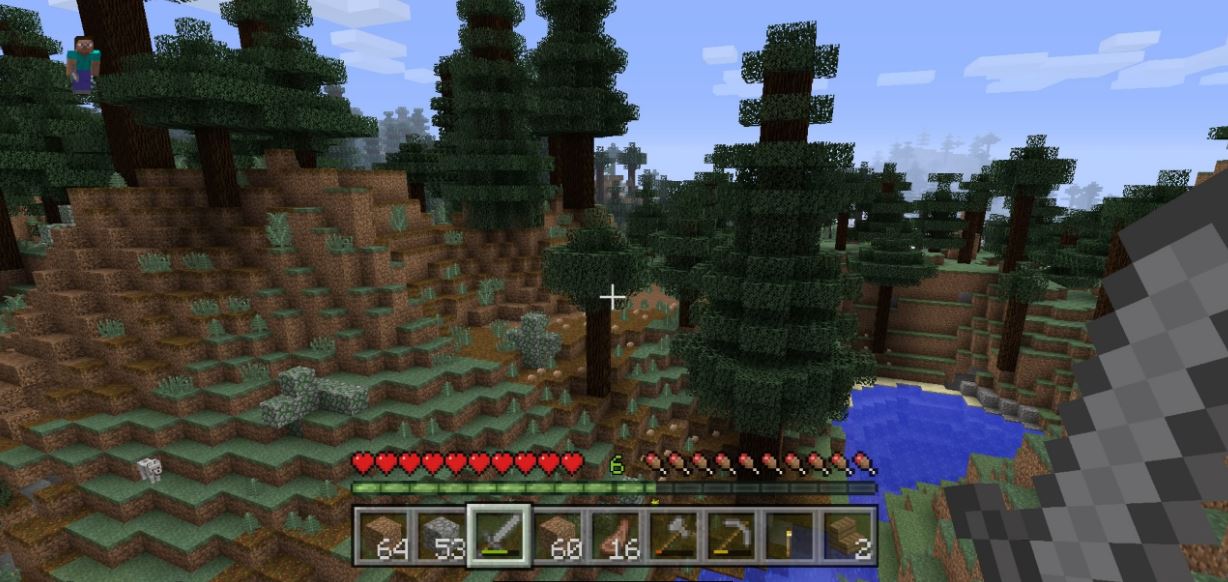The height and width of the screenshot is (582, 1228).
Task: Switch to the raw porkchop slot
Action: coord(615,535)
